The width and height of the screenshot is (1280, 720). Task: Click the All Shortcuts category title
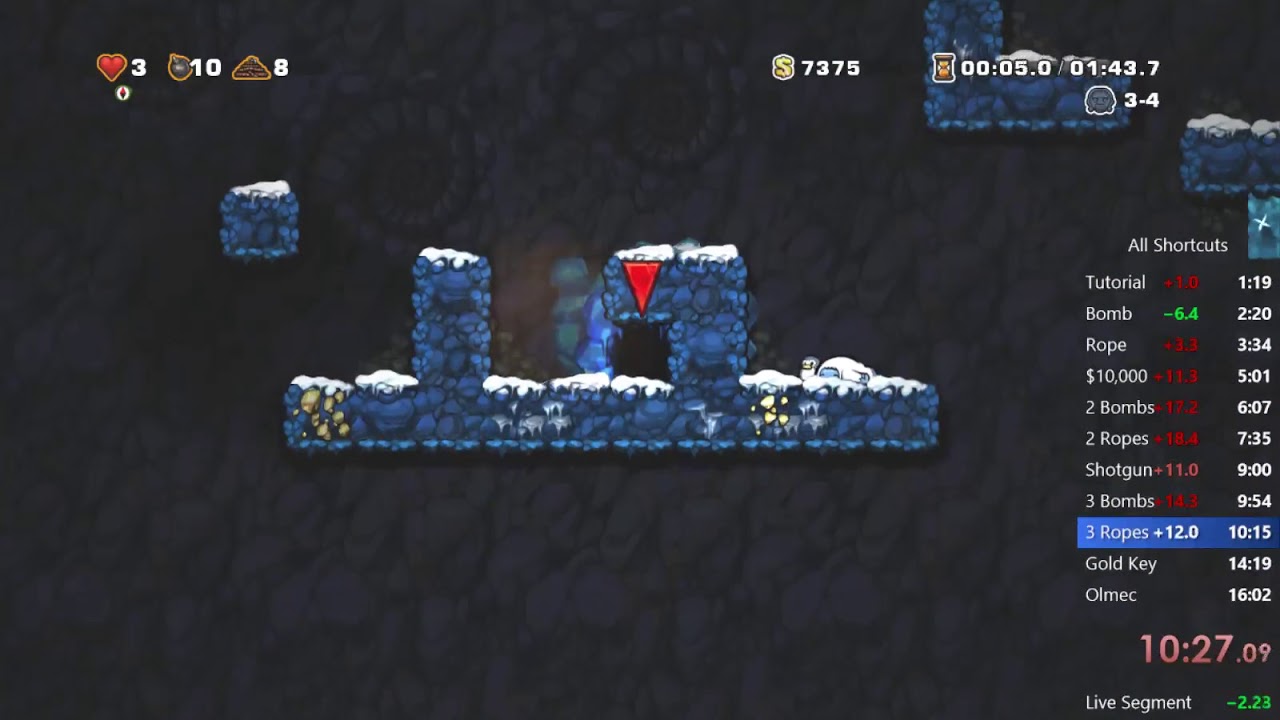[x=1177, y=245]
